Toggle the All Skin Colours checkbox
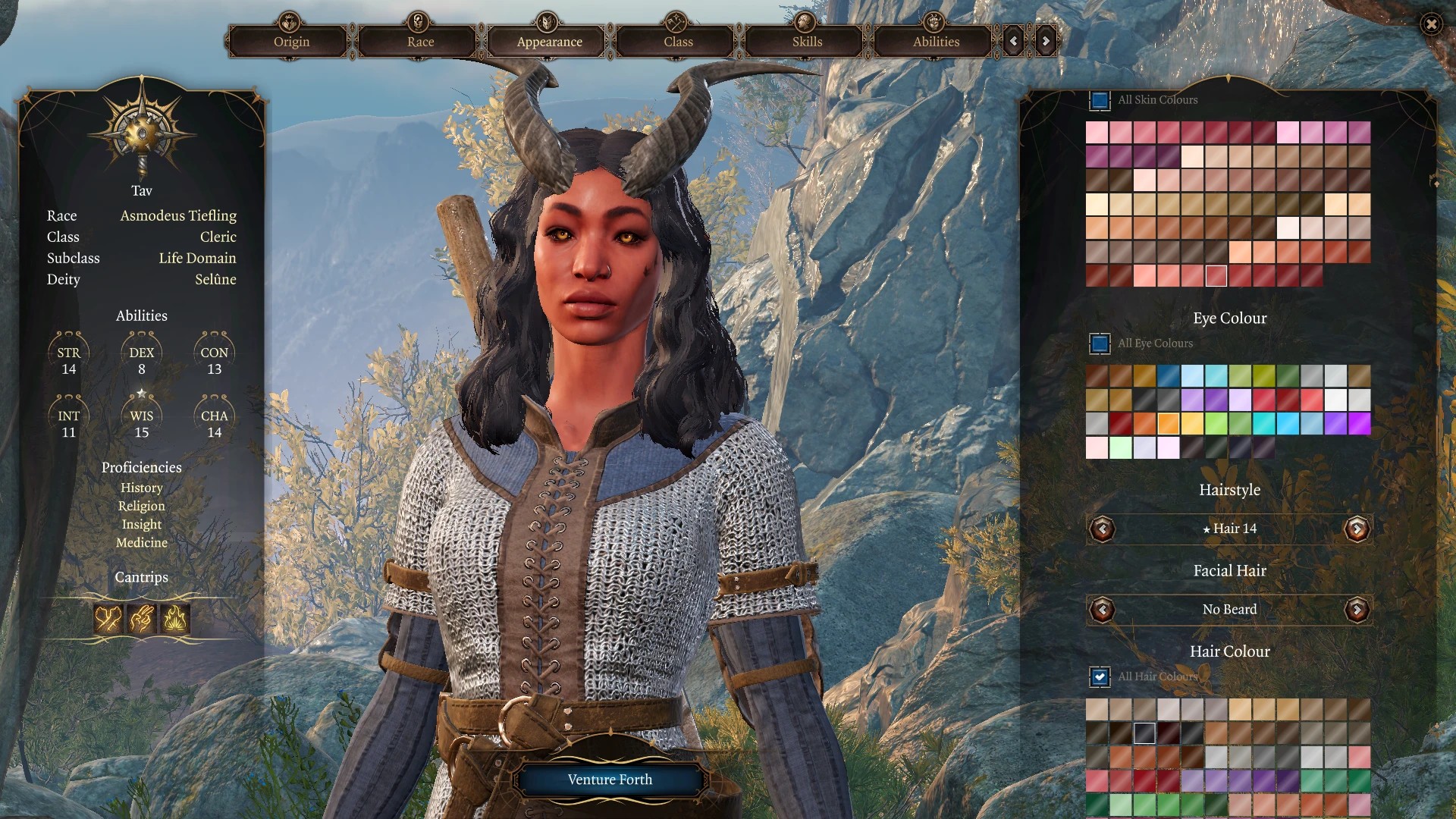 click(1100, 100)
